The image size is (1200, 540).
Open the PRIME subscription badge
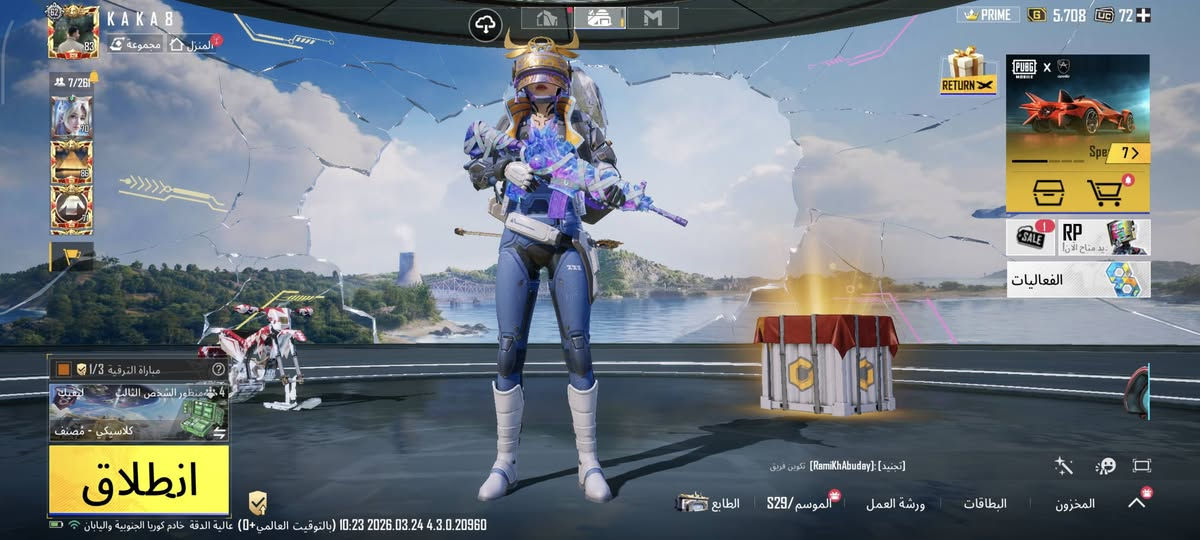988,15
